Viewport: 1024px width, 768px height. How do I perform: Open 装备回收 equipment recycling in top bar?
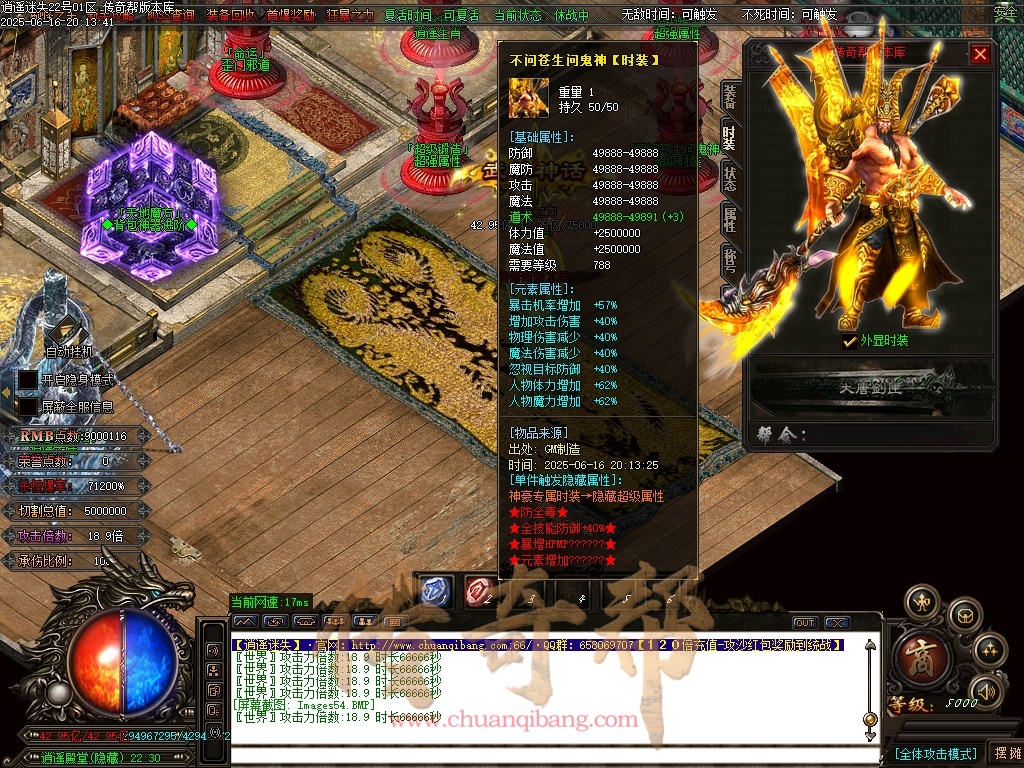point(231,15)
